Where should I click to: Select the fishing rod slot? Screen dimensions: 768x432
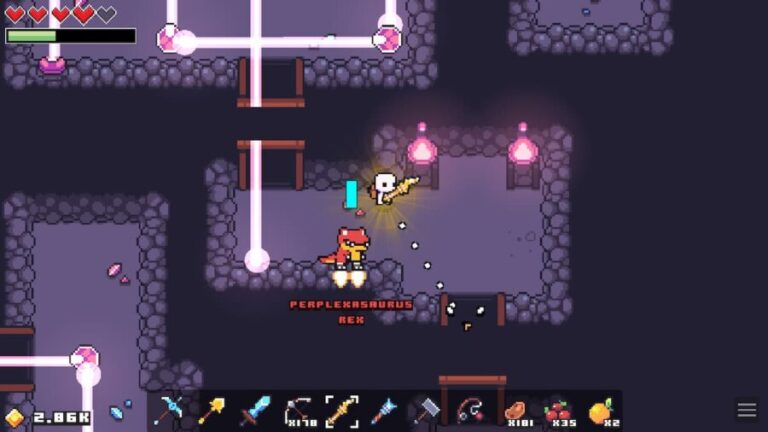coord(470,410)
